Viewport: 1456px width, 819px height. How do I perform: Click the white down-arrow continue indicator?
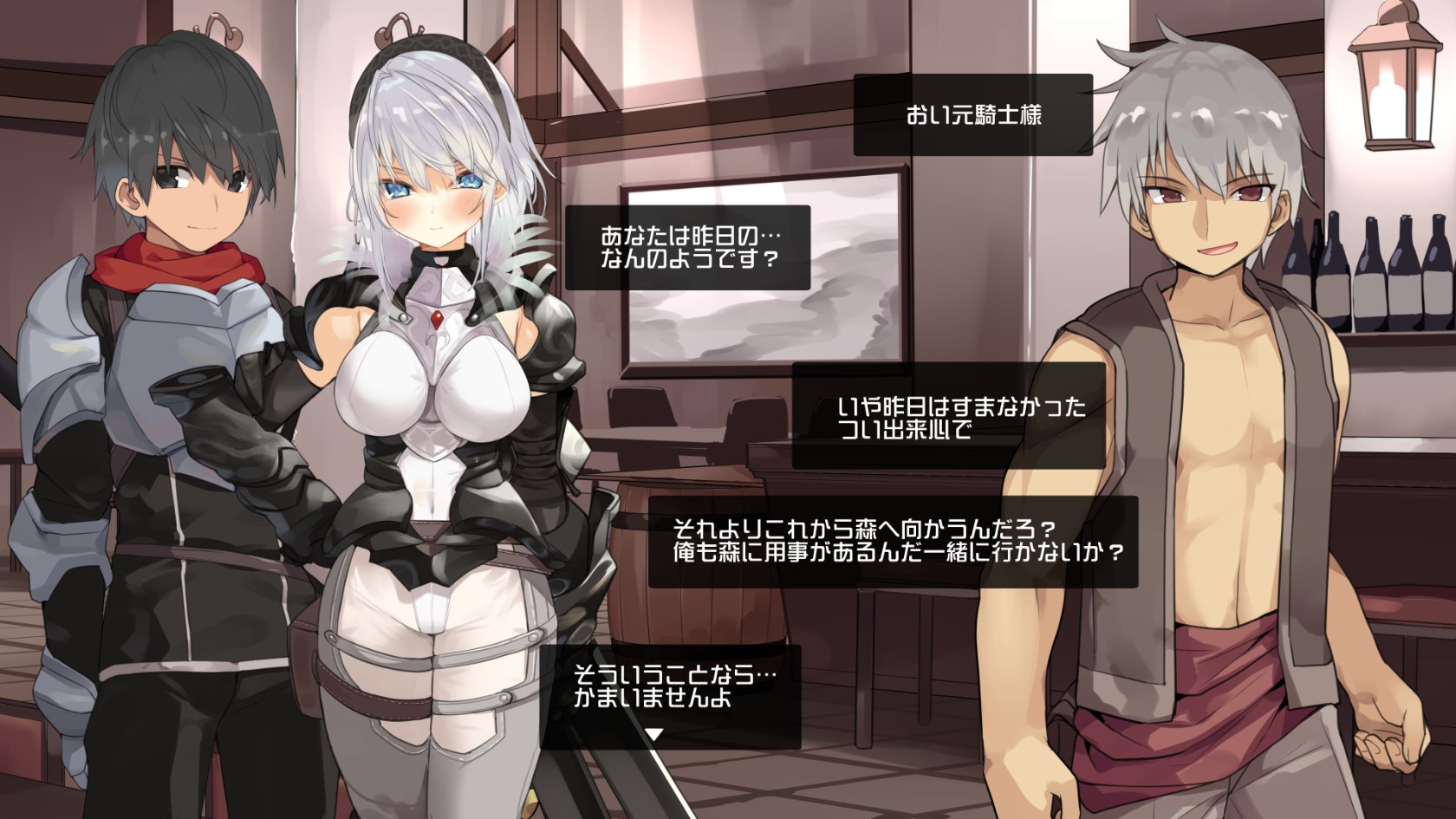coord(655,735)
